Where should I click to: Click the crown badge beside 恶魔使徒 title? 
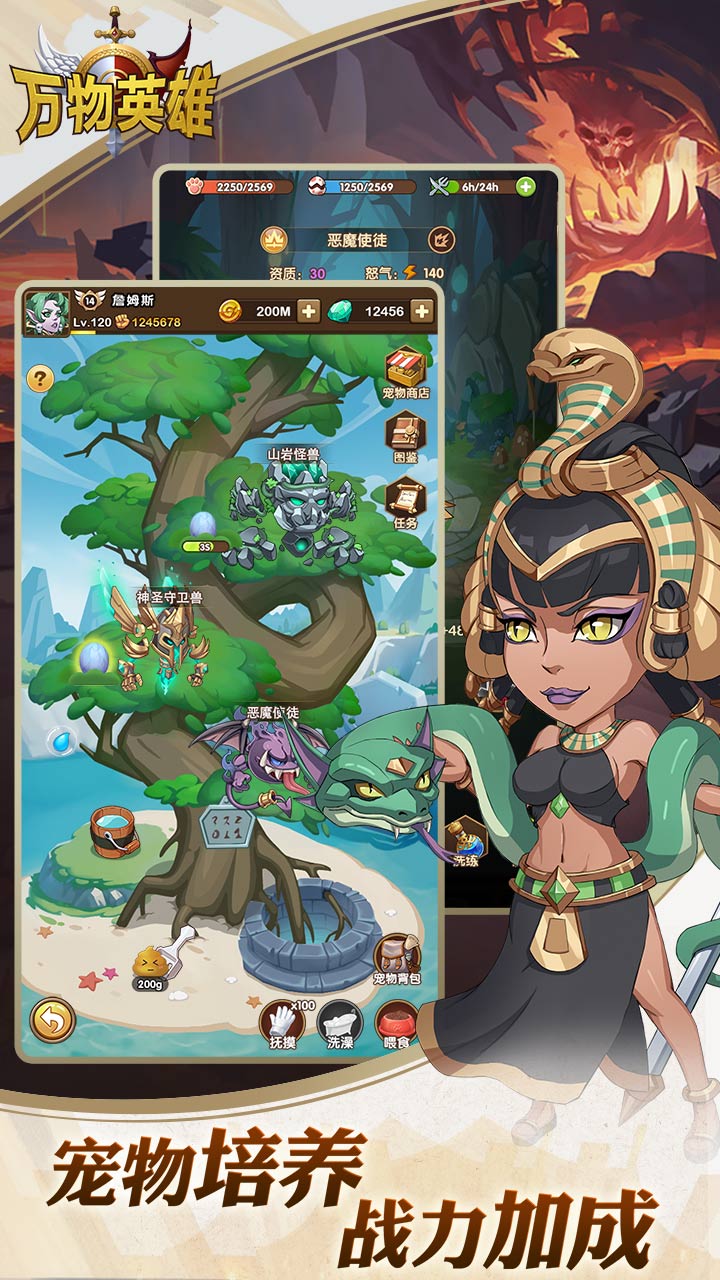tap(274, 240)
